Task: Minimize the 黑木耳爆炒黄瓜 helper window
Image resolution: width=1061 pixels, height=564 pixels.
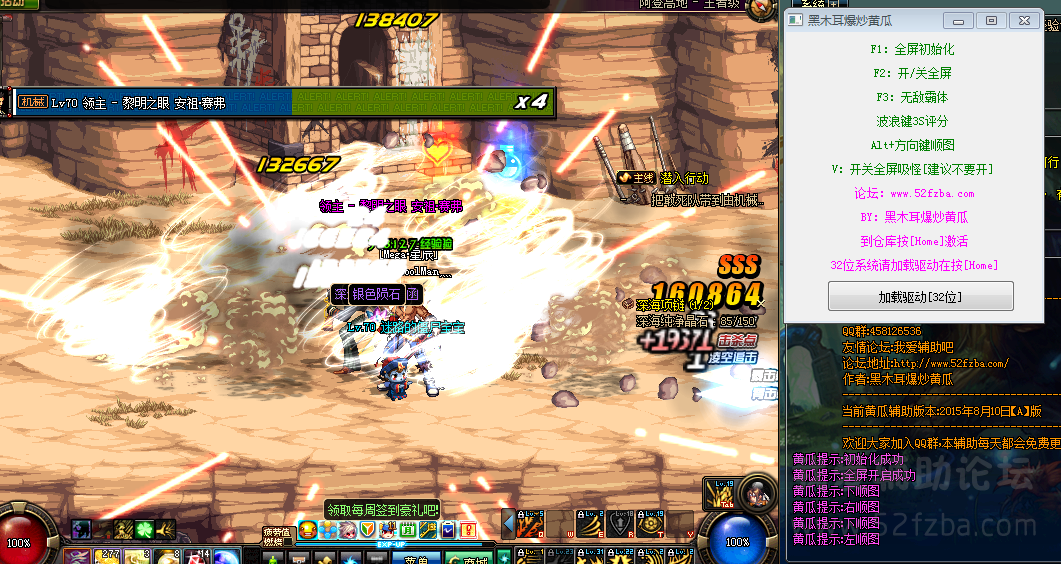Action: tap(959, 21)
